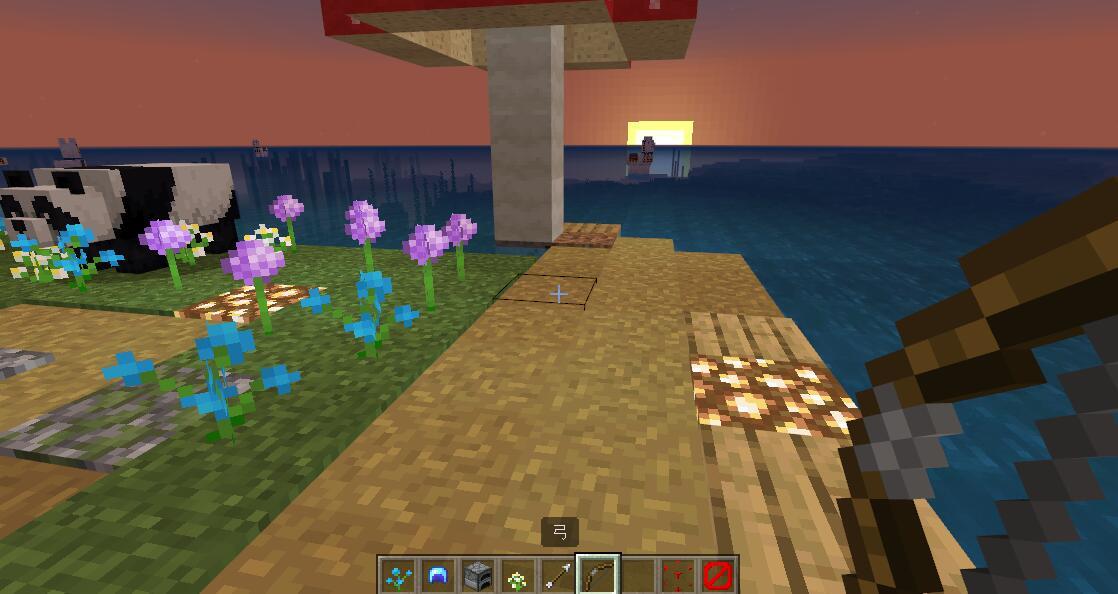Select the redstone dust hotbar slot
This screenshot has width=1118, height=594.
(x=678, y=575)
